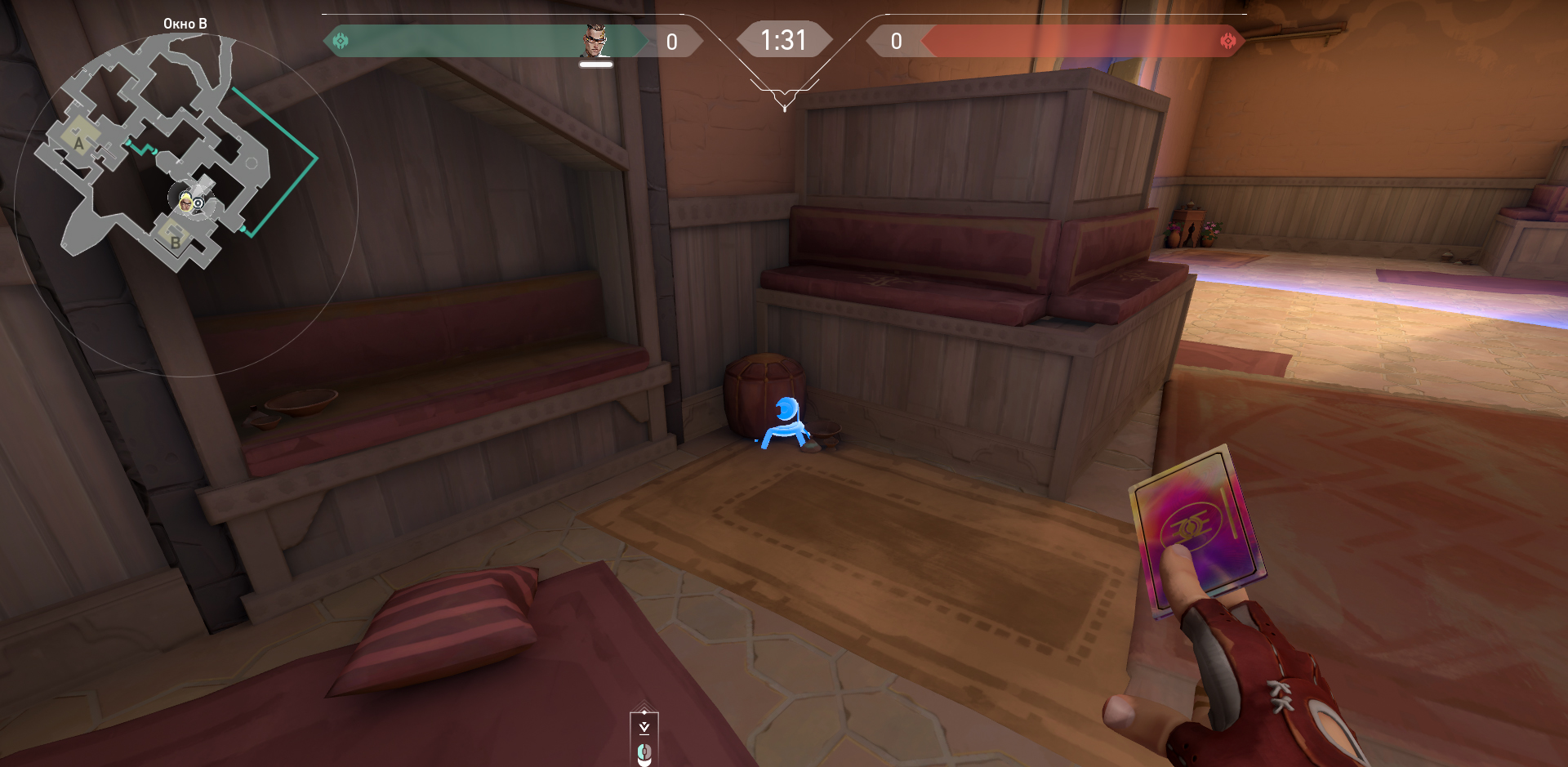Click the mouse-button ability prompt icon
This screenshot has width=1568, height=767.
(x=644, y=751)
